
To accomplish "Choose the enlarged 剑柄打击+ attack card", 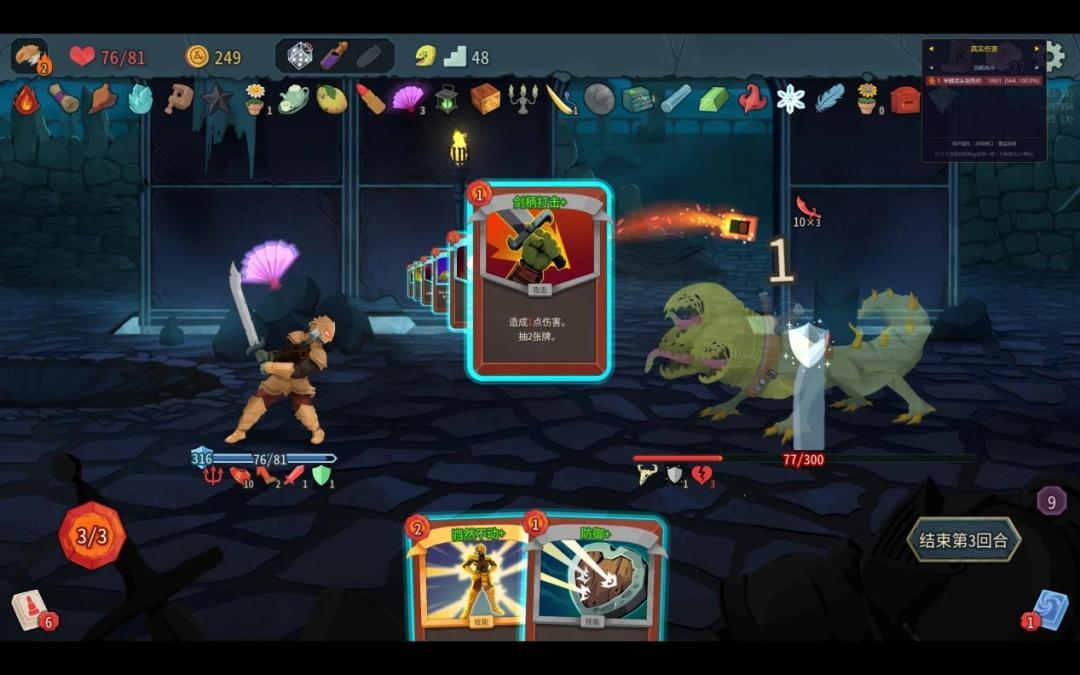I will click(540, 282).
